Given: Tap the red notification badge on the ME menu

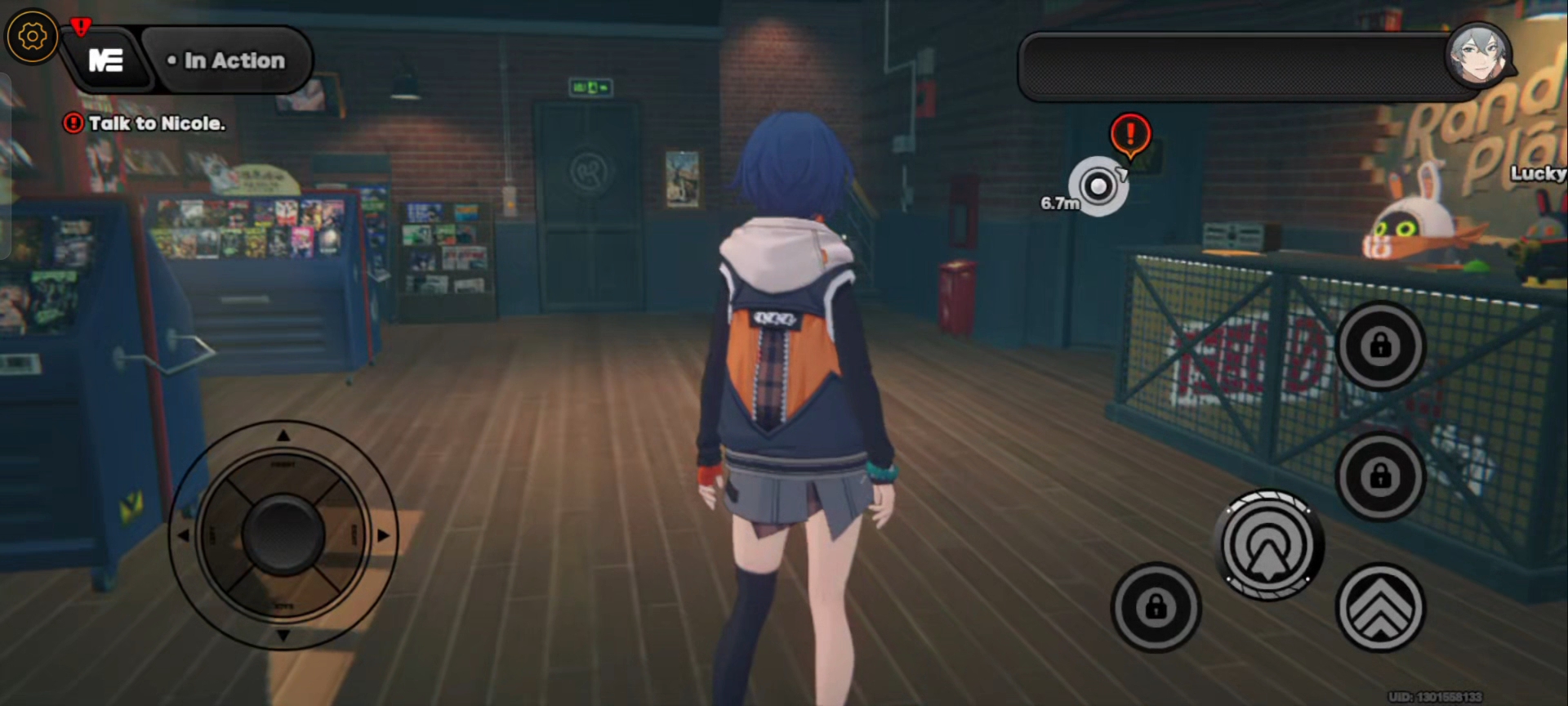Looking at the screenshot, I should pos(79,25).
